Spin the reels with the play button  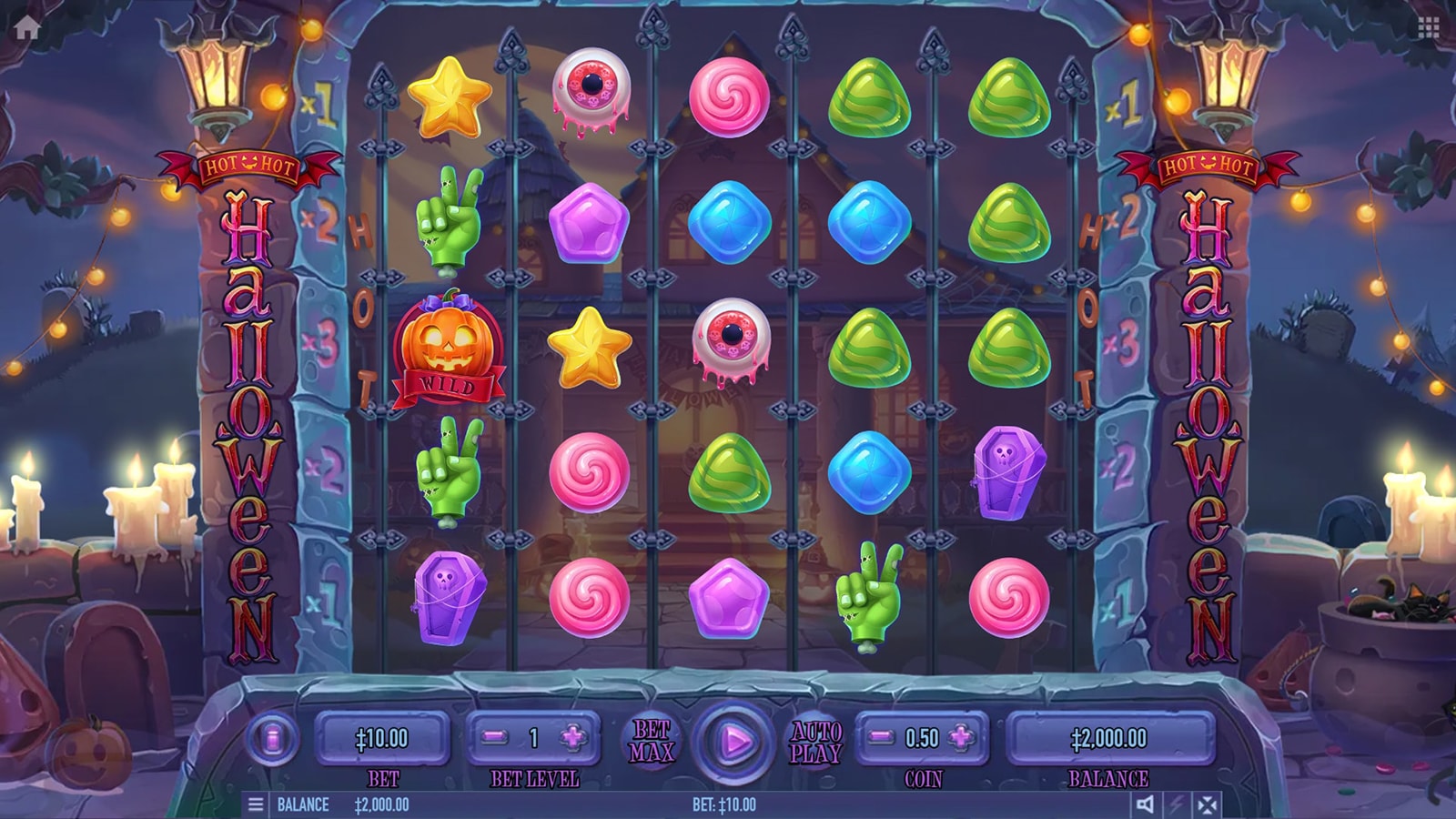pos(733,741)
